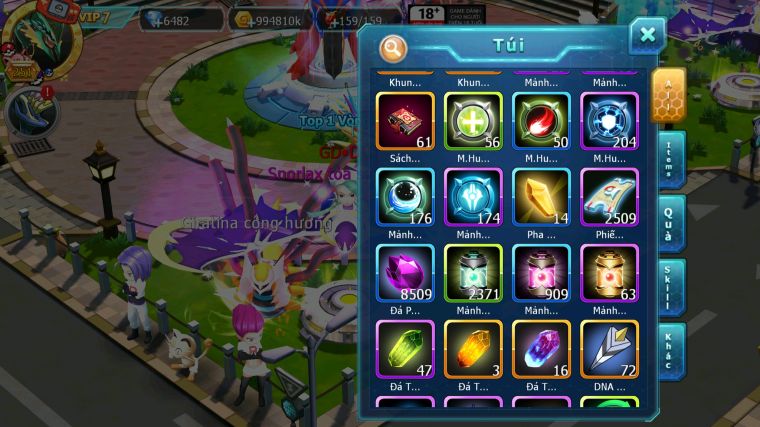Image resolution: width=760 pixels, height=427 pixels.
Task: Select the blue orb item with 204
Action: point(609,121)
